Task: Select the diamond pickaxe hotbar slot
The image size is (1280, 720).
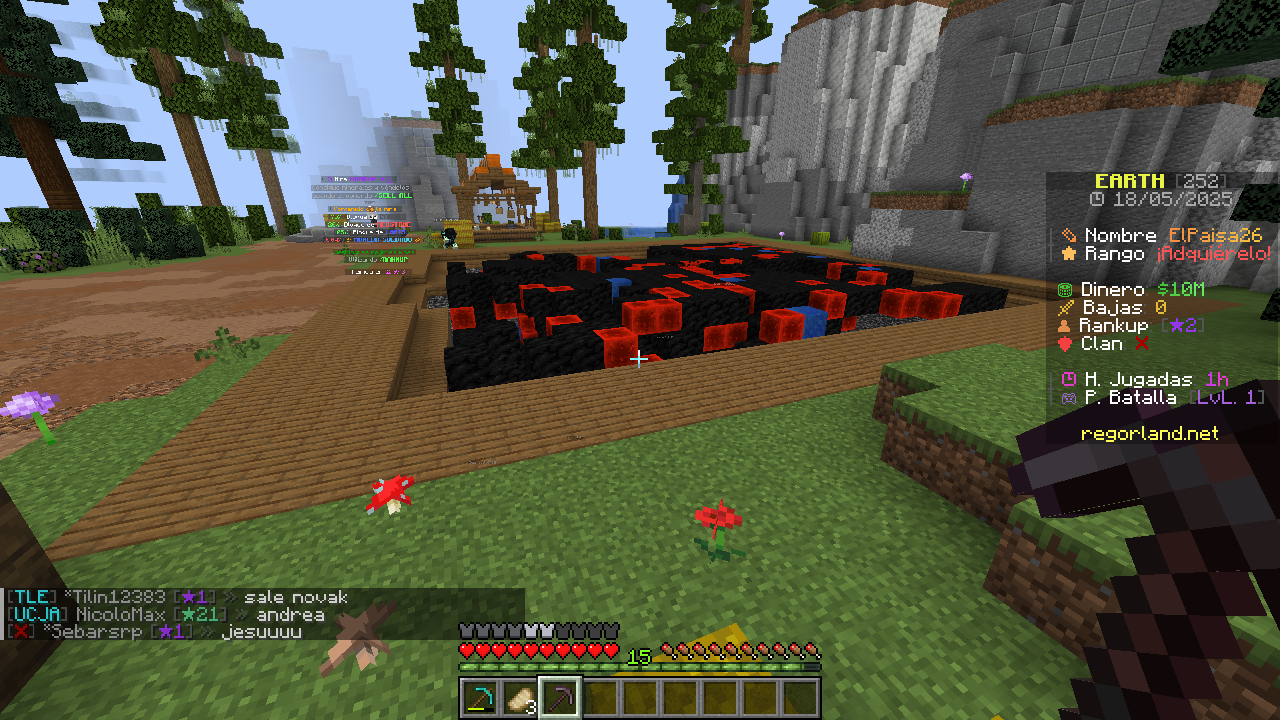Action: point(480,697)
